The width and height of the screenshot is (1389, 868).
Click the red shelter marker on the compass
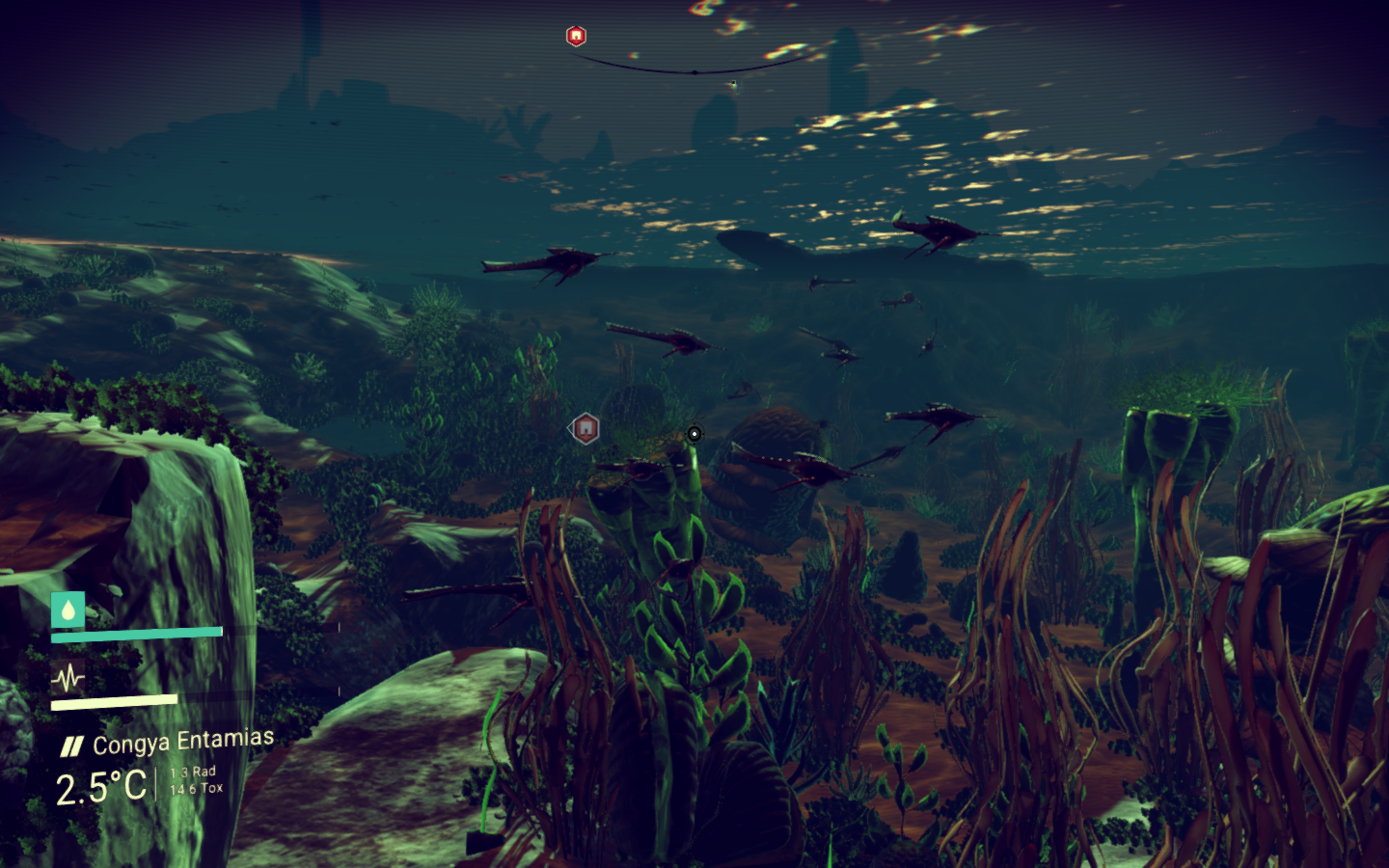click(576, 37)
